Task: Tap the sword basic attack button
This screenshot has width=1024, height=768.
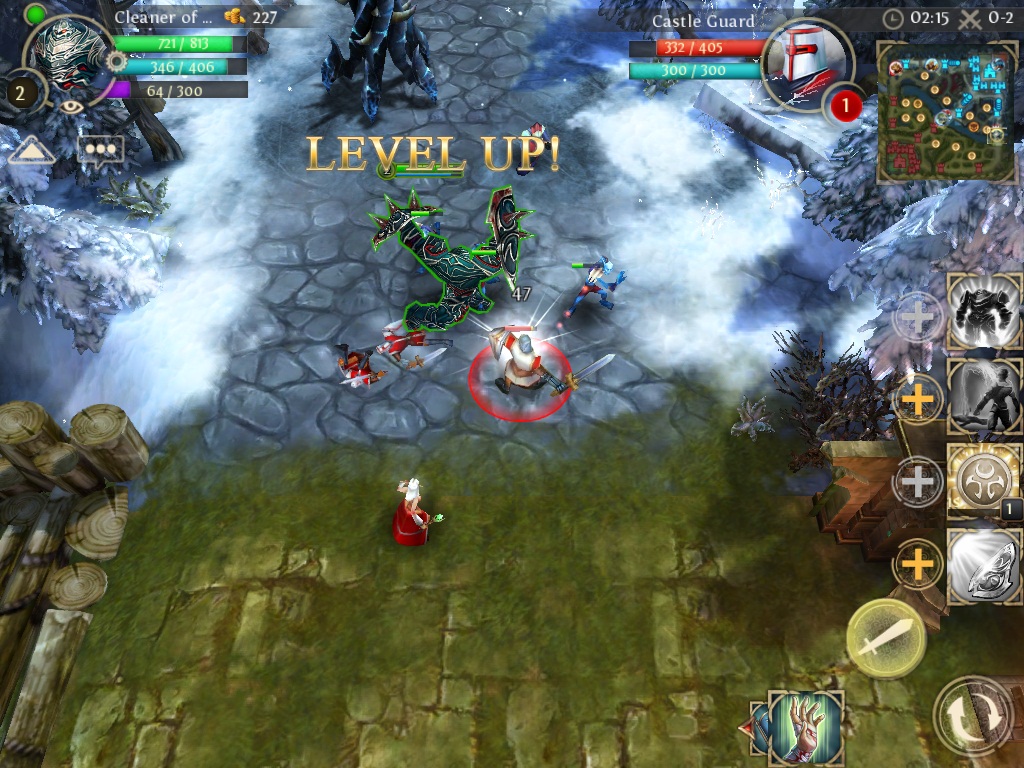Action: click(886, 638)
